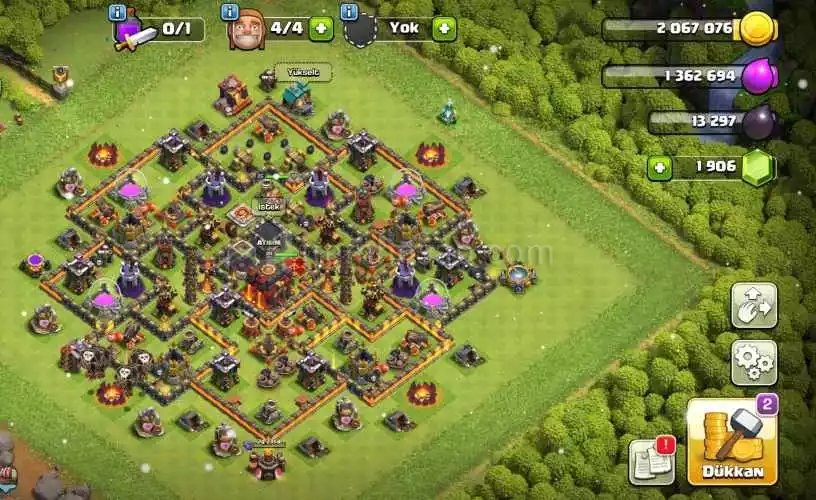Image resolution: width=816 pixels, height=500 pixels.
Task: Tap the builder face icon
Action: pos(245,31)
